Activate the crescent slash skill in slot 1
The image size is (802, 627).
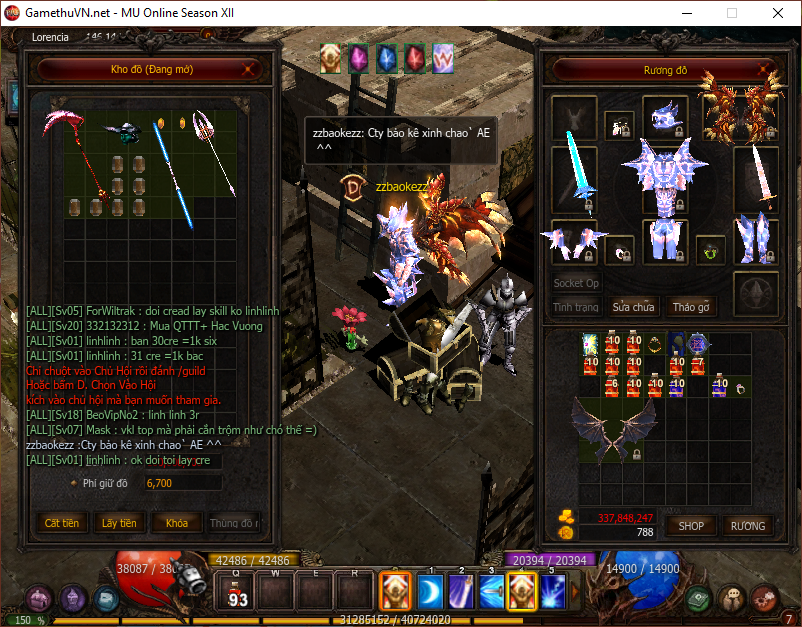(430, 592)
